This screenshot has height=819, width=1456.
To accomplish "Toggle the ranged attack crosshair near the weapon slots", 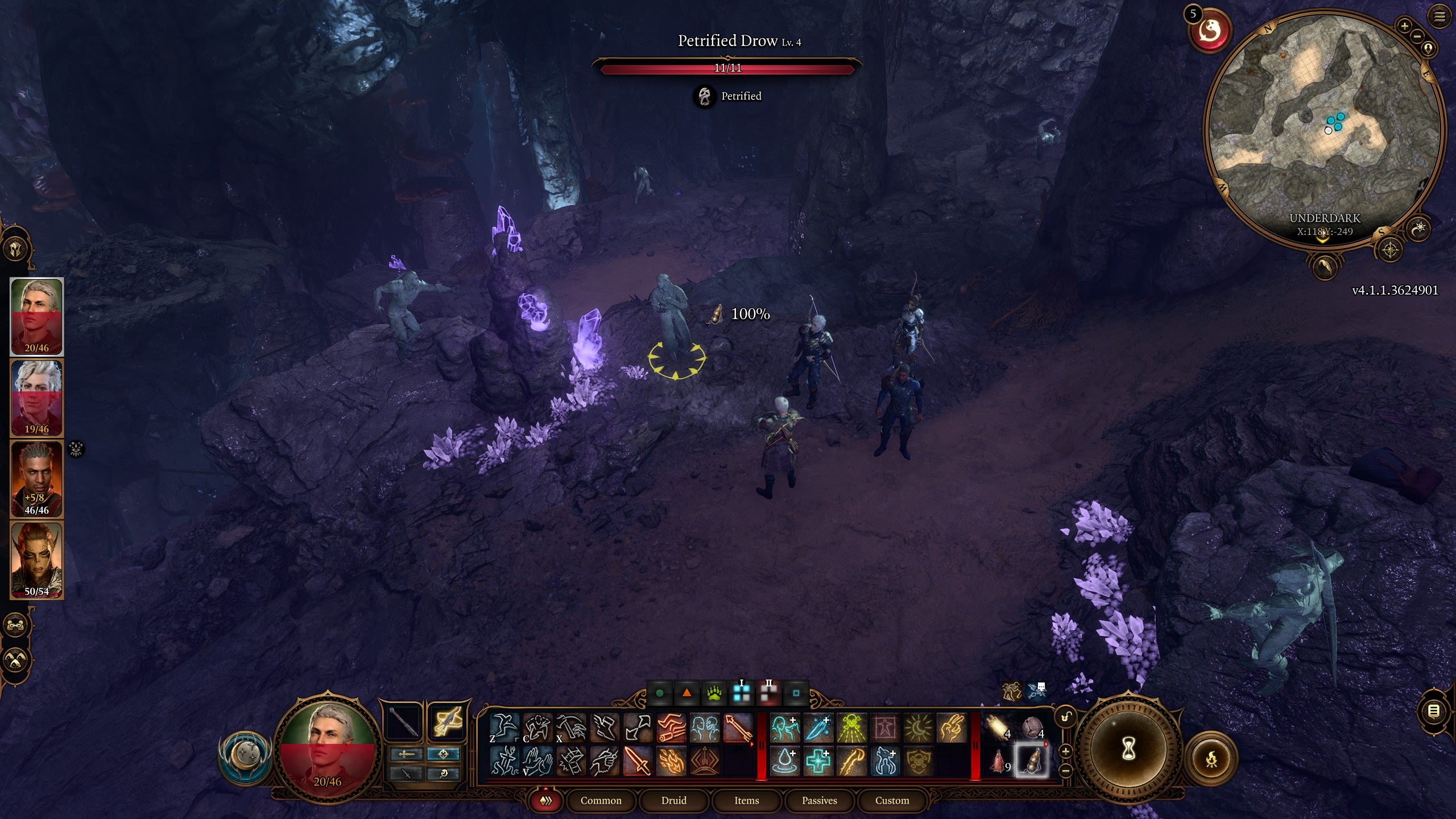I will tap(444, 753).
